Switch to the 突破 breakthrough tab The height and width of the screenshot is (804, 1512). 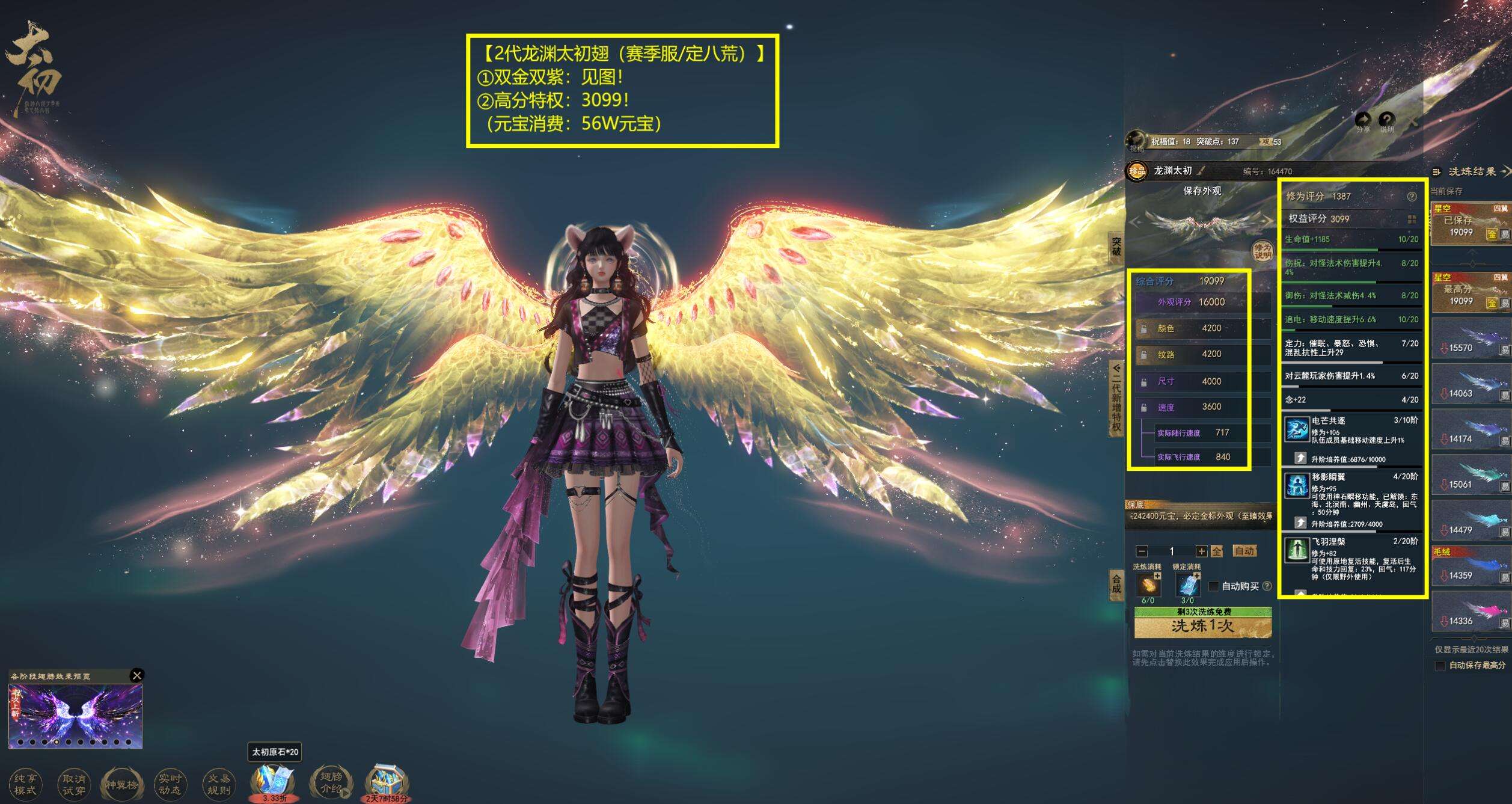click(x=1116, y=247)
